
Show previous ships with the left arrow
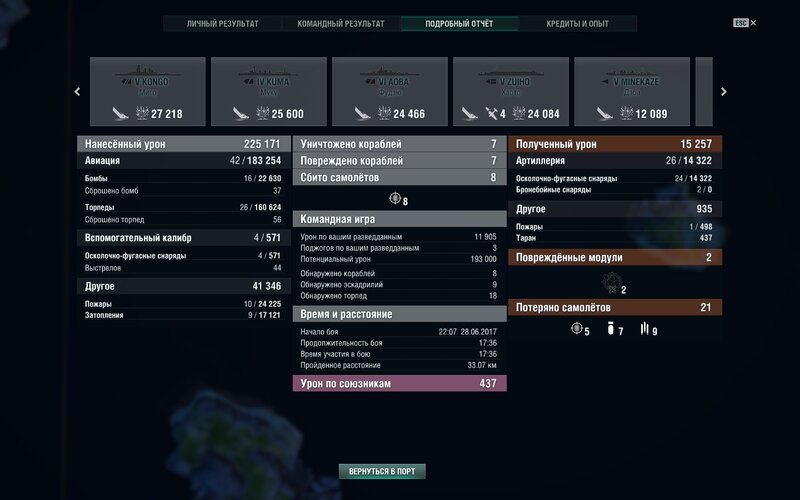click(78, 92)
